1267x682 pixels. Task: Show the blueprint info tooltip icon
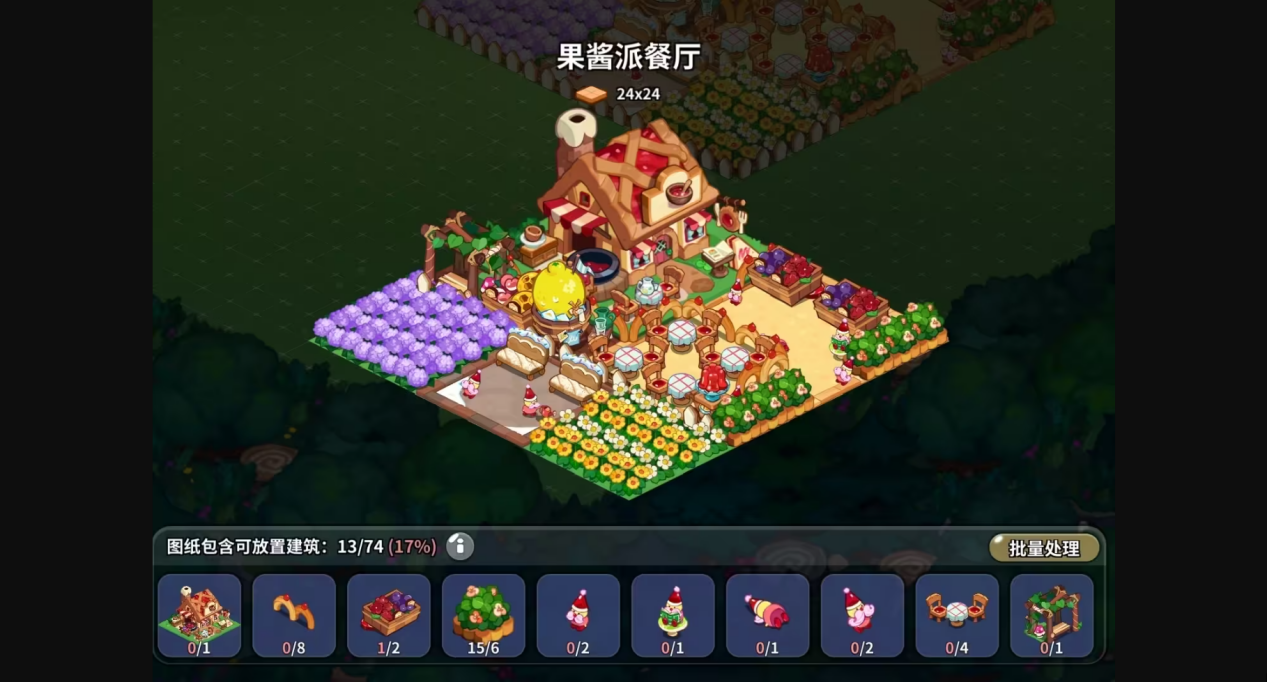click(x=460, y=546)
